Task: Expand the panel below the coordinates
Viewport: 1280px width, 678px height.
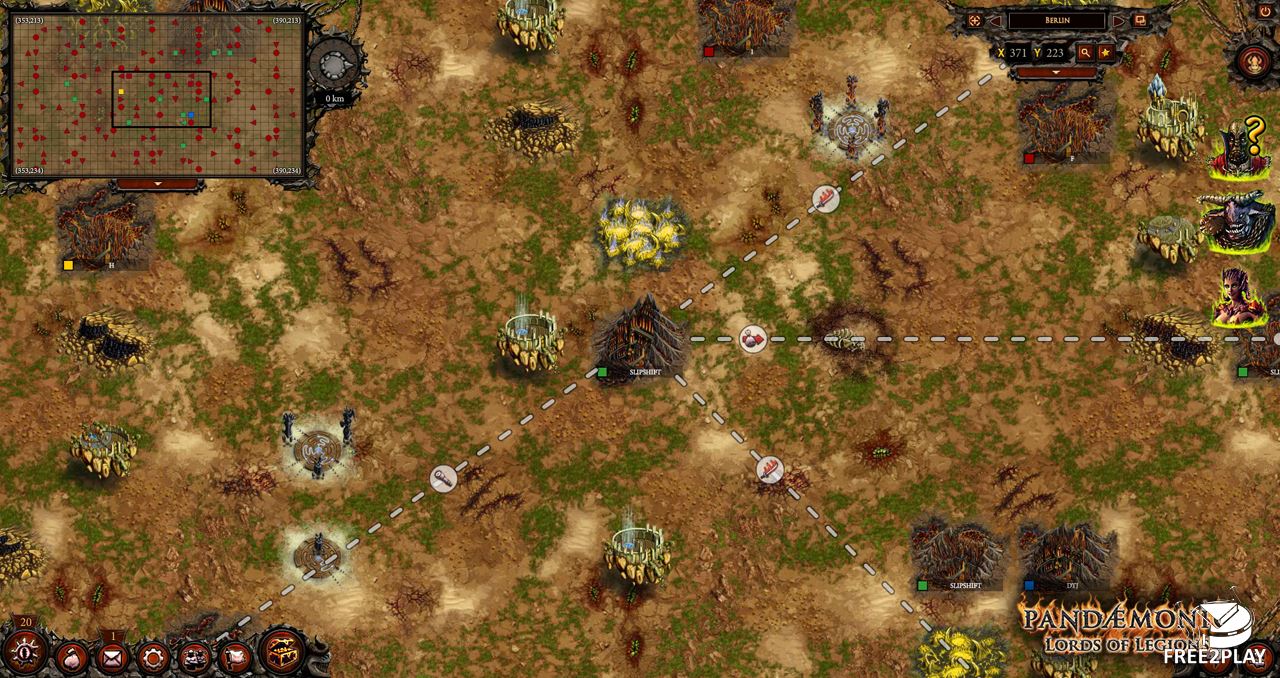Action: tap(1057, 73)
